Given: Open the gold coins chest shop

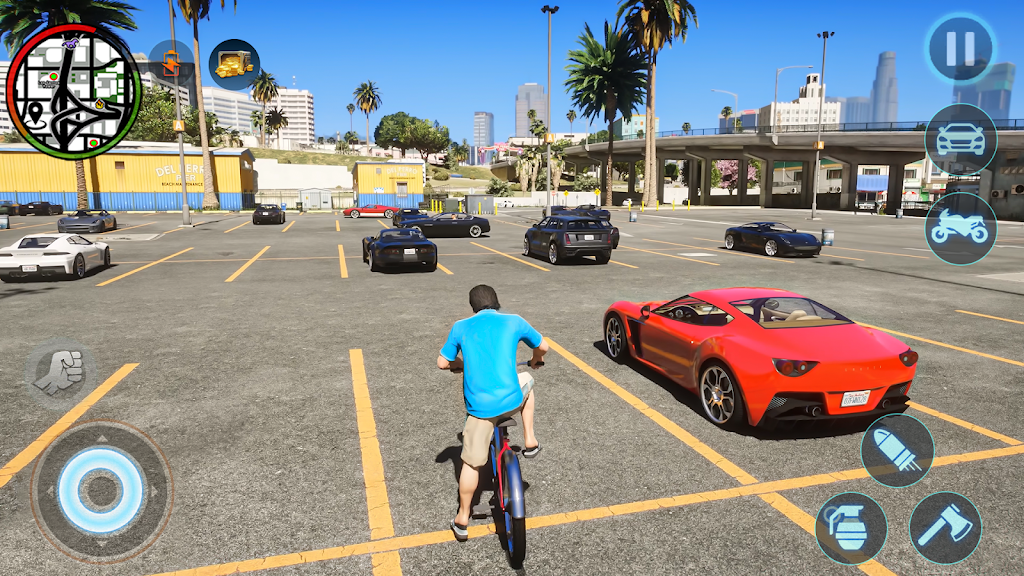Looking at the screenshot, I should click(234, 65).
